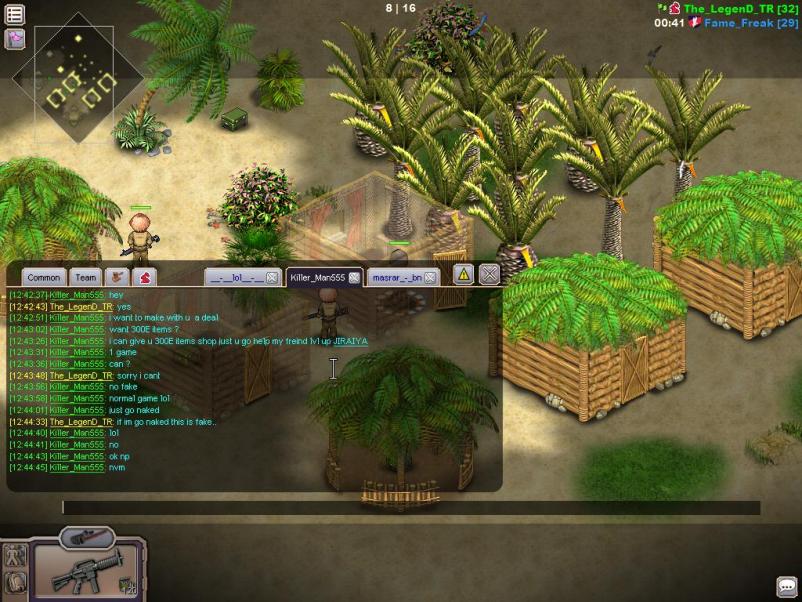
Task: Click the standing stance icon
Action: [x=14, y=555]
